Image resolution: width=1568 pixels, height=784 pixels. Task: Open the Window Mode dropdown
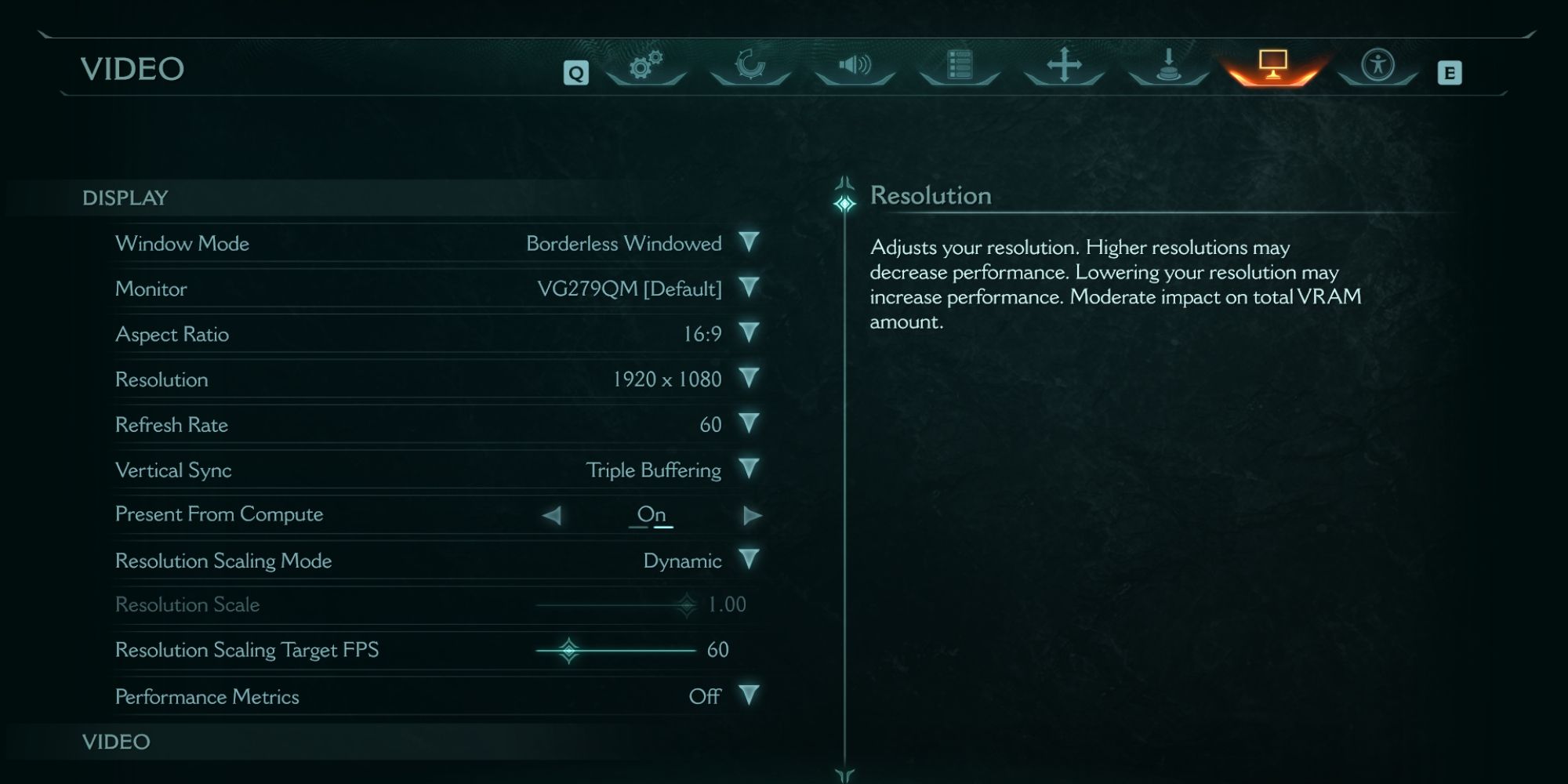pos(749,242)
